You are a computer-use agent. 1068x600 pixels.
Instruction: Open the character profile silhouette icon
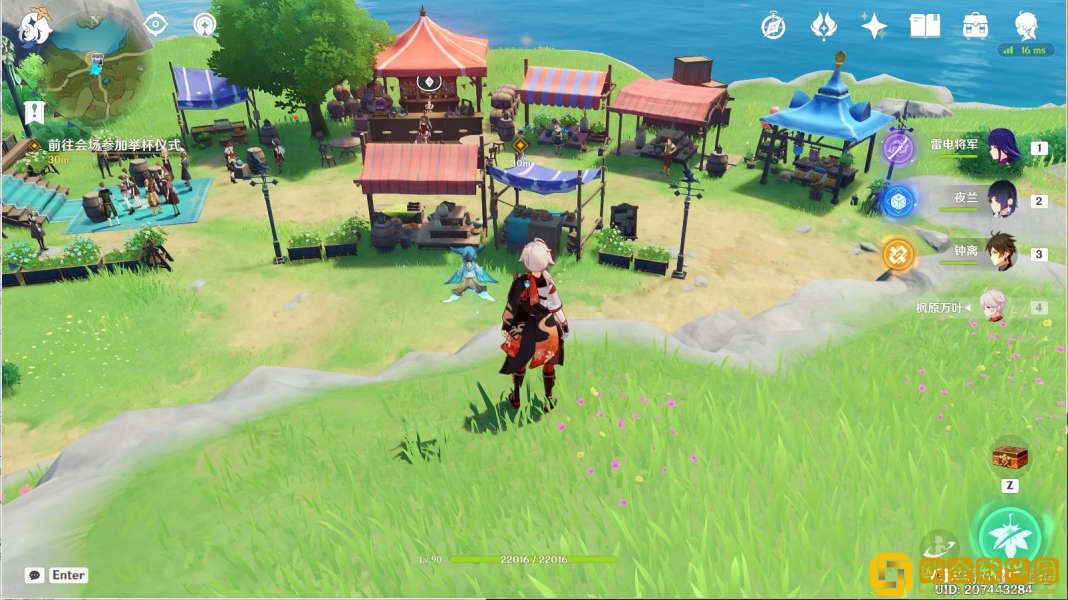point(1026,26)
